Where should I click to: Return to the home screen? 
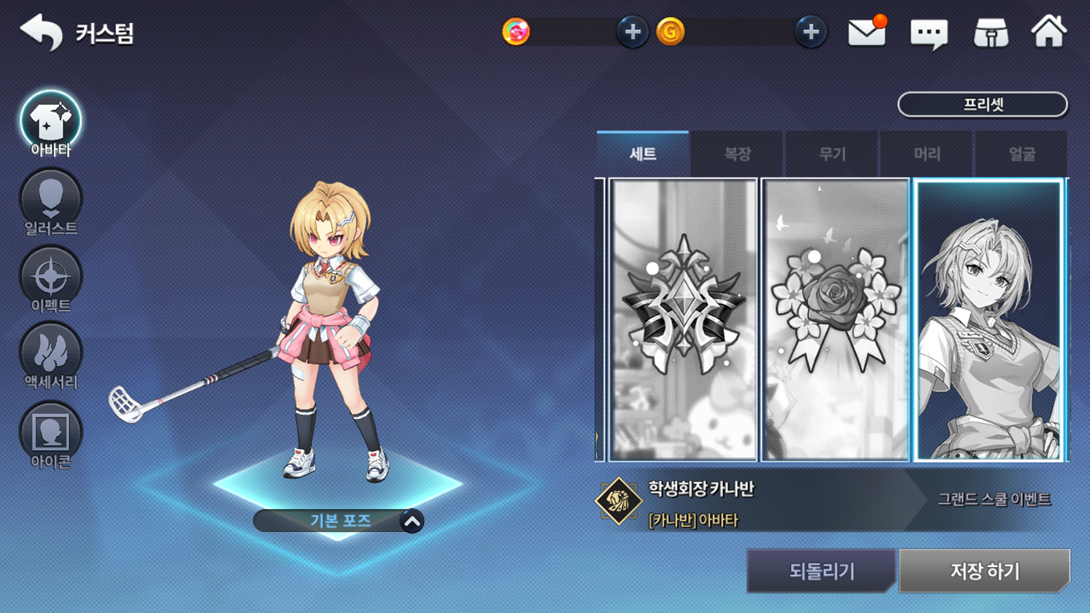coord(1049,32)
